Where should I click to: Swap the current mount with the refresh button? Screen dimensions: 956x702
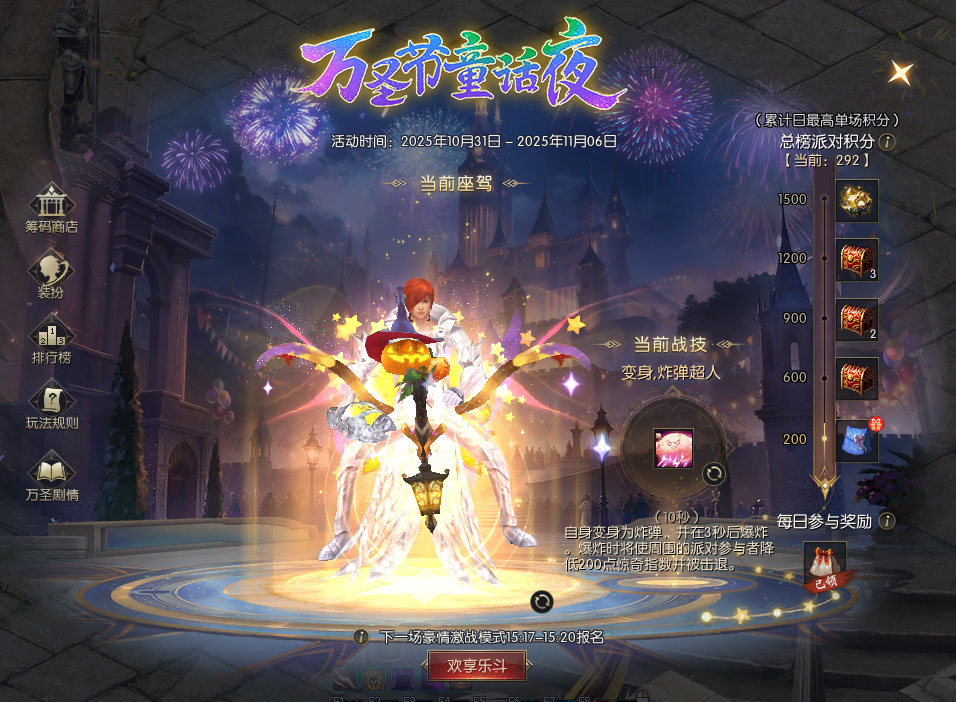click(541, 600)
